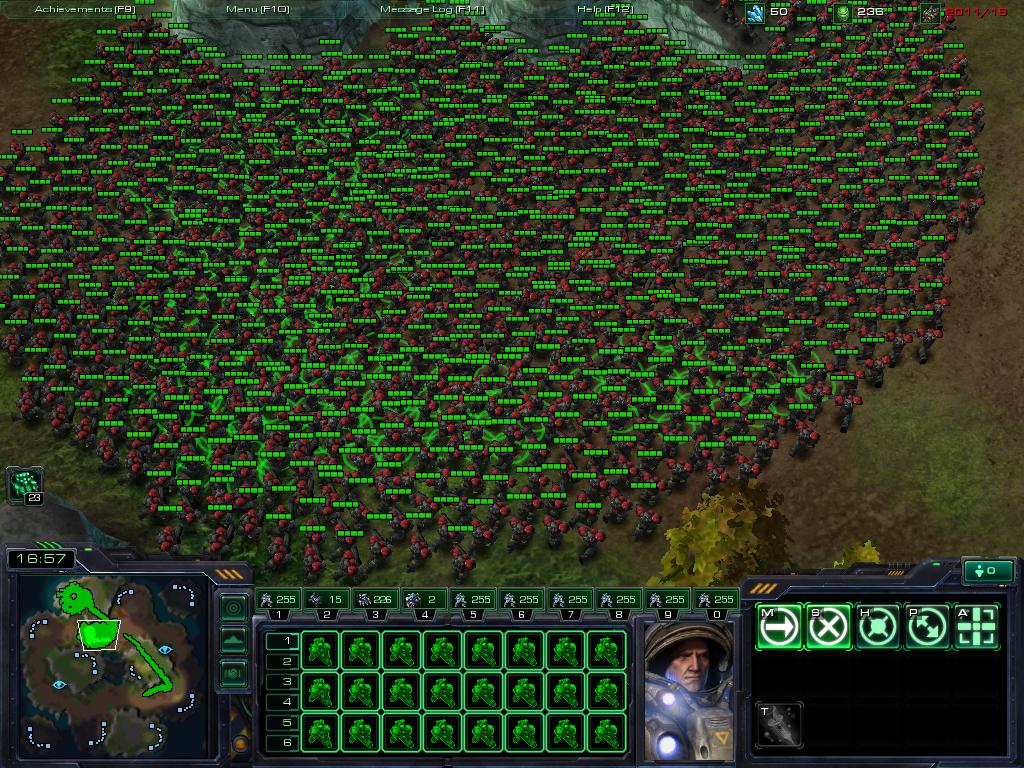Choose control group 4 with 2 units

422,600
